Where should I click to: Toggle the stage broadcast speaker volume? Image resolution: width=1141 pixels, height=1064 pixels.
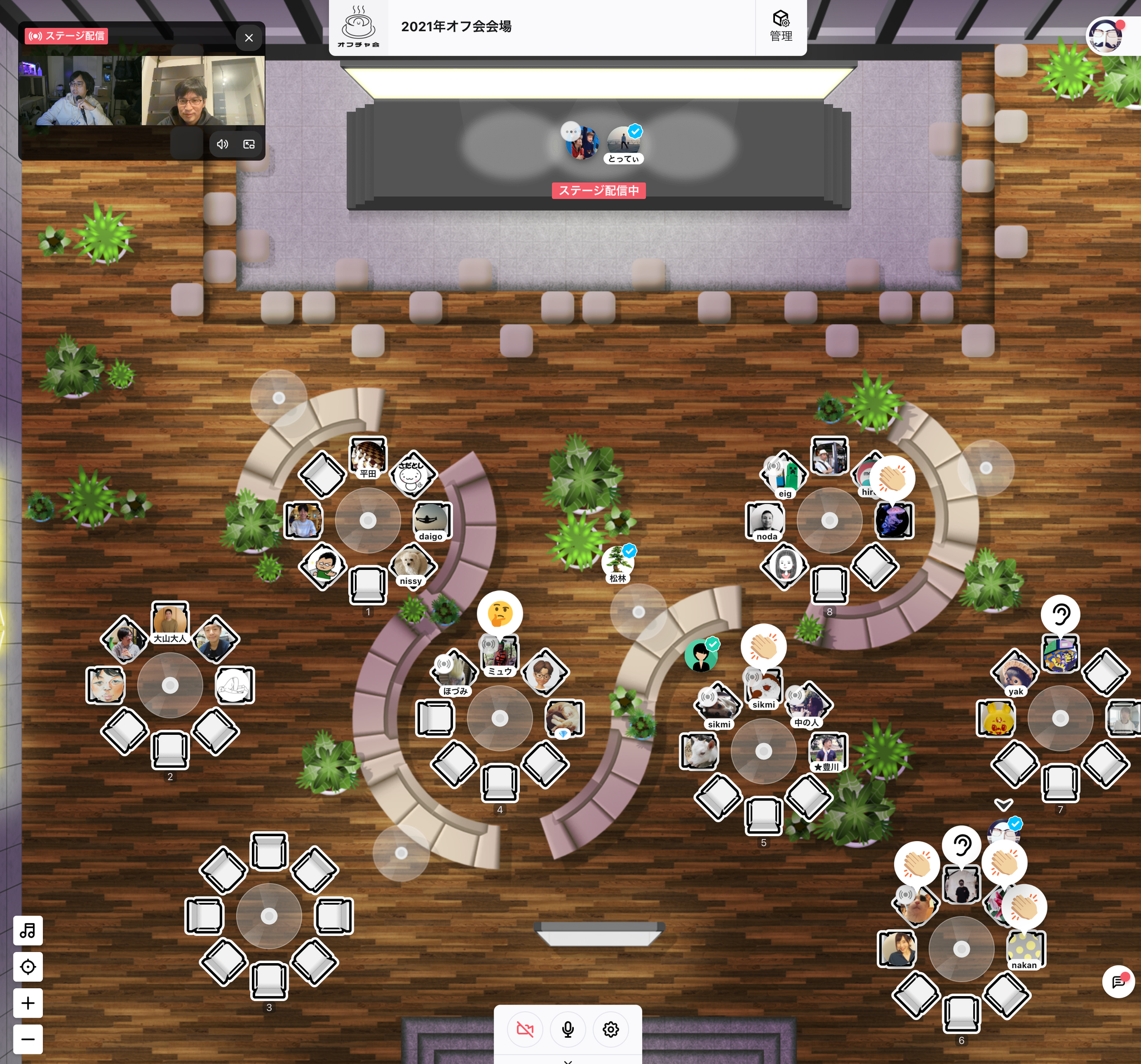(x=222, y=144)
